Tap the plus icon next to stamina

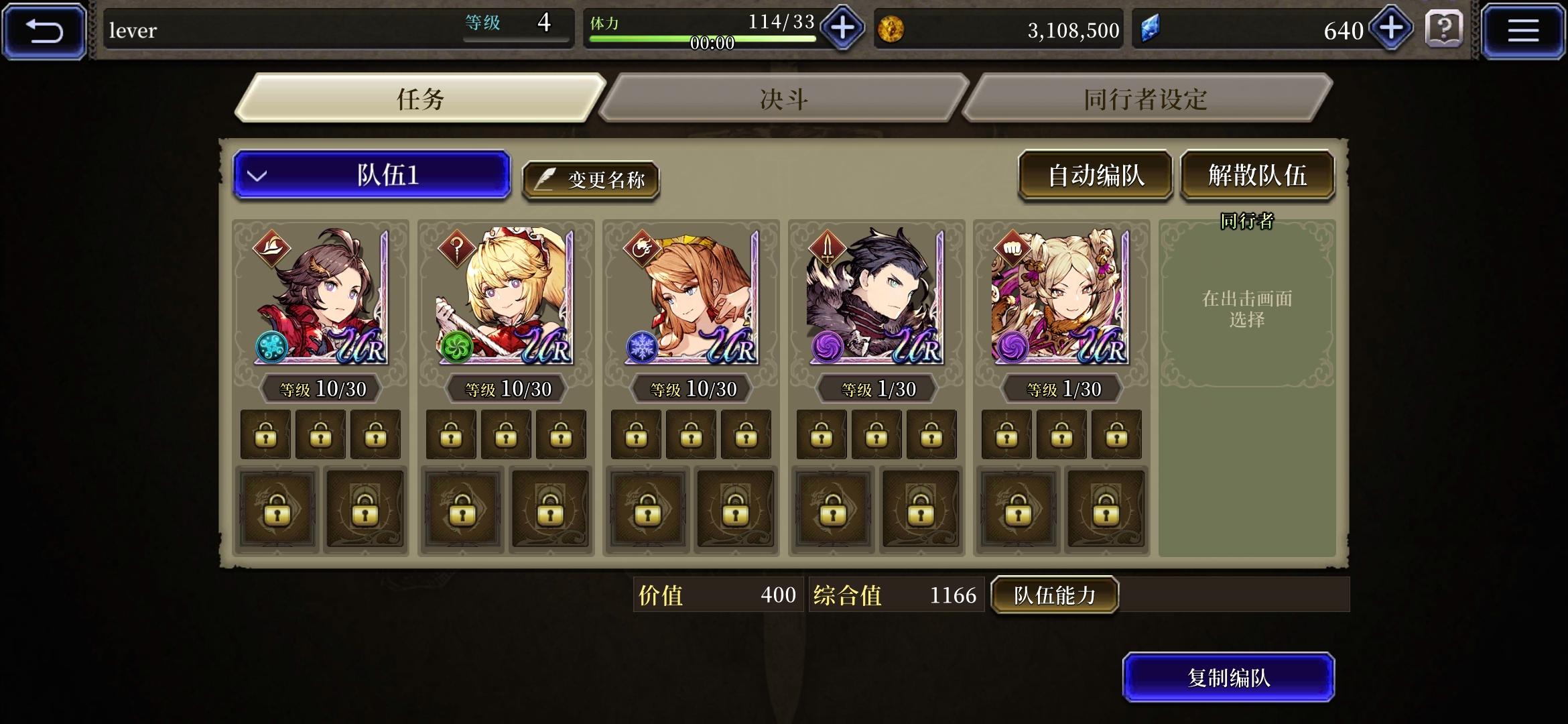pyautogui.click(x=843, y=29)
